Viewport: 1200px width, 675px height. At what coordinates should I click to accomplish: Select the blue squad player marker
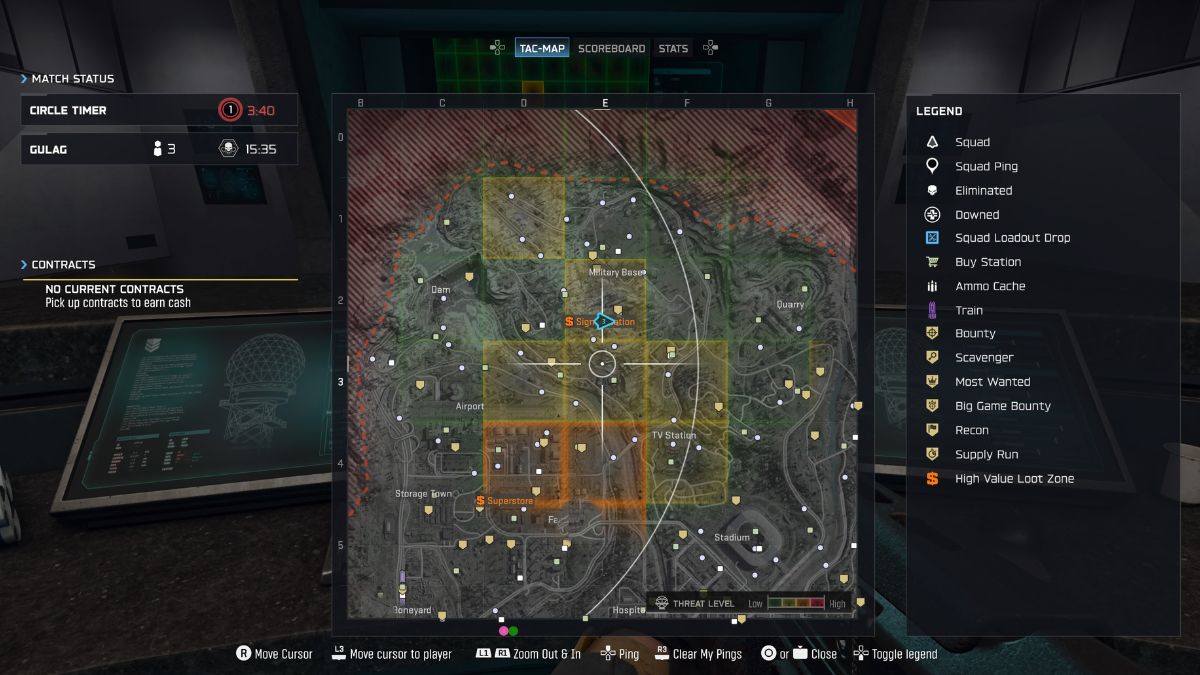[x=603, y=321]
